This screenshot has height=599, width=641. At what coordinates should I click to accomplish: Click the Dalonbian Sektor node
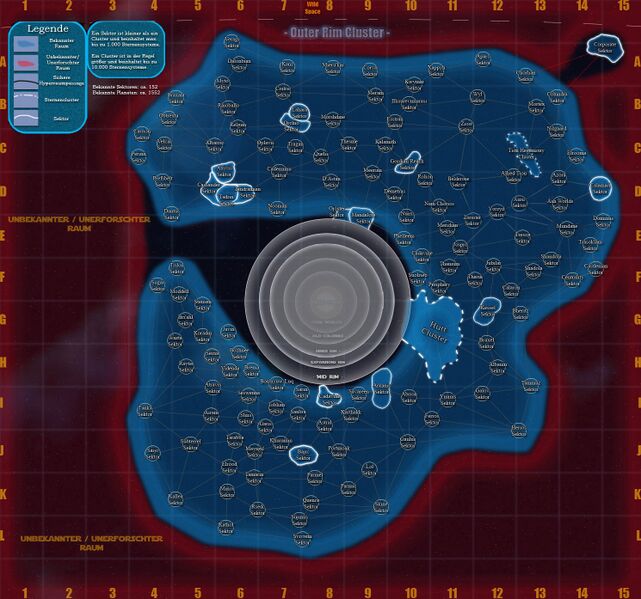240,63
